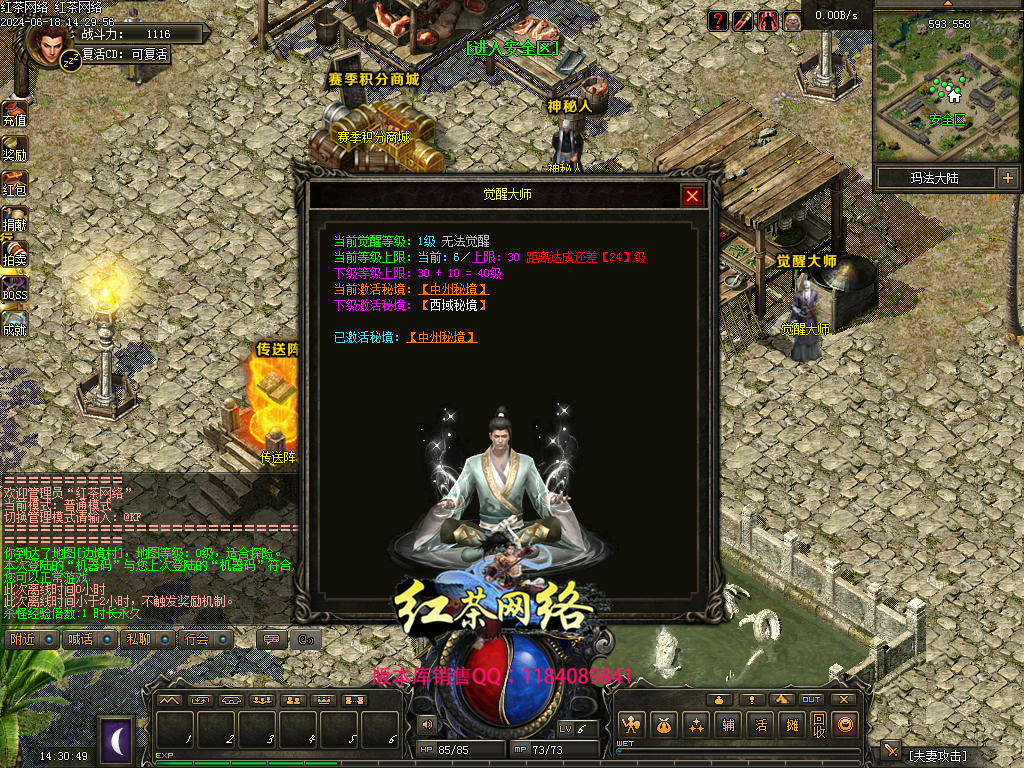Toggle the sound speaker icon
This screenshot has height=768, width=1024.
point(428,725)
